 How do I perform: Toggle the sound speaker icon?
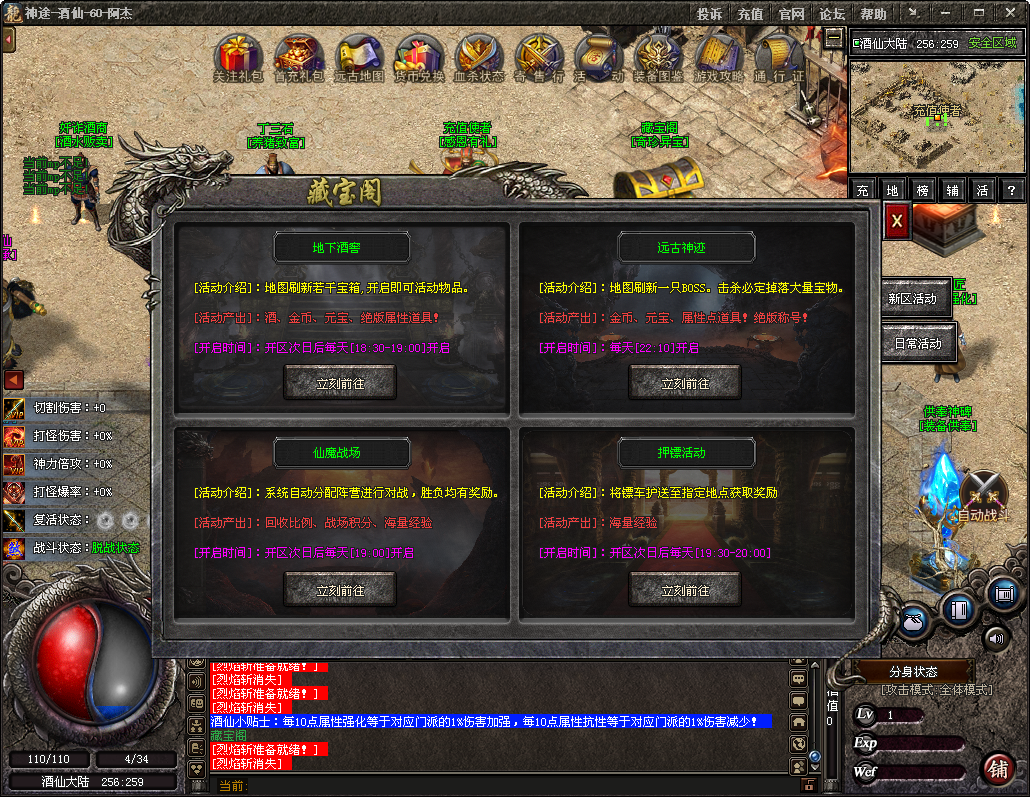996,637
